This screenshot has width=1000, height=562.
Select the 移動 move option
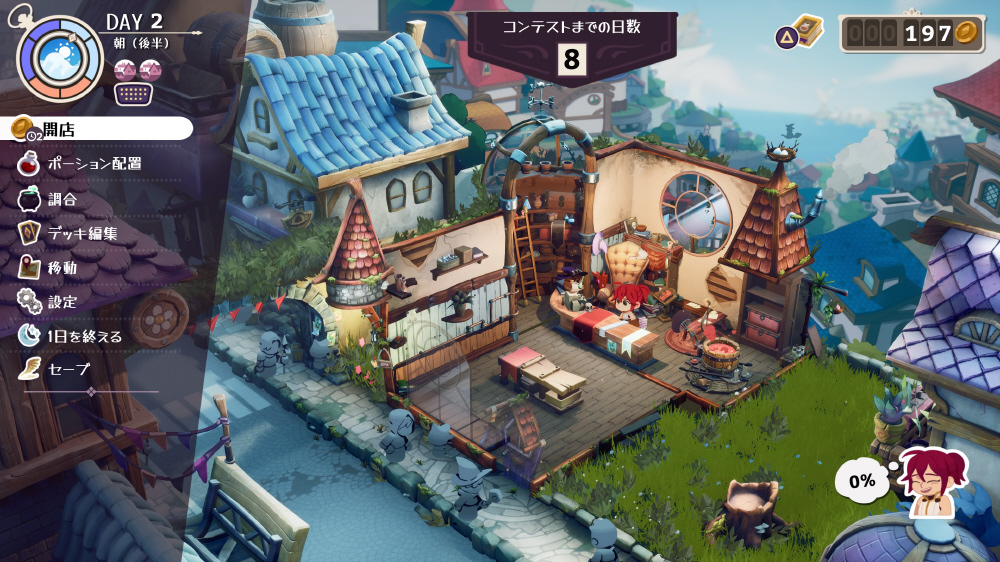[62, 268]
